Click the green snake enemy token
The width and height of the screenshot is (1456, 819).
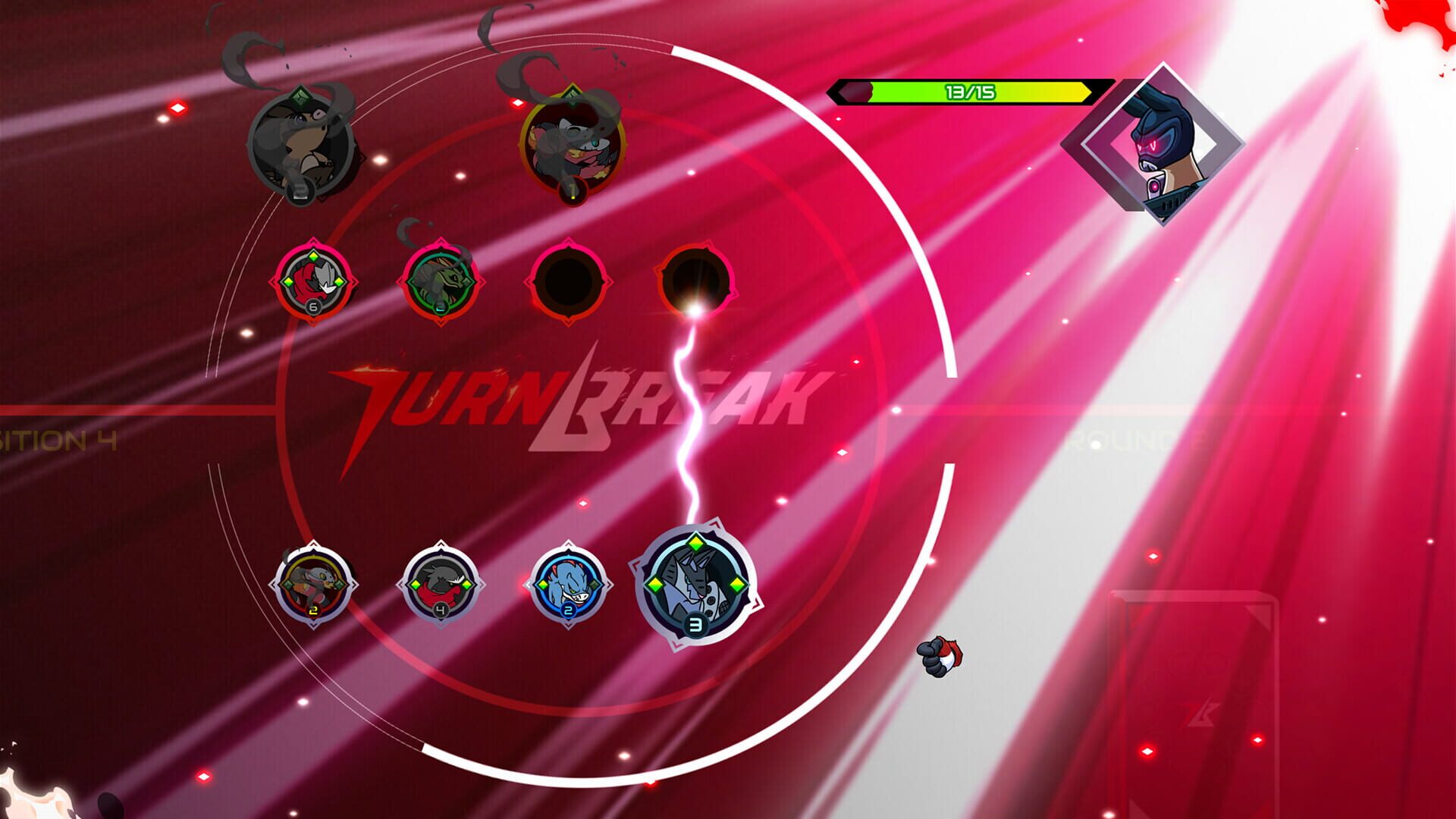pyautogui.click(x=438, y=284)
